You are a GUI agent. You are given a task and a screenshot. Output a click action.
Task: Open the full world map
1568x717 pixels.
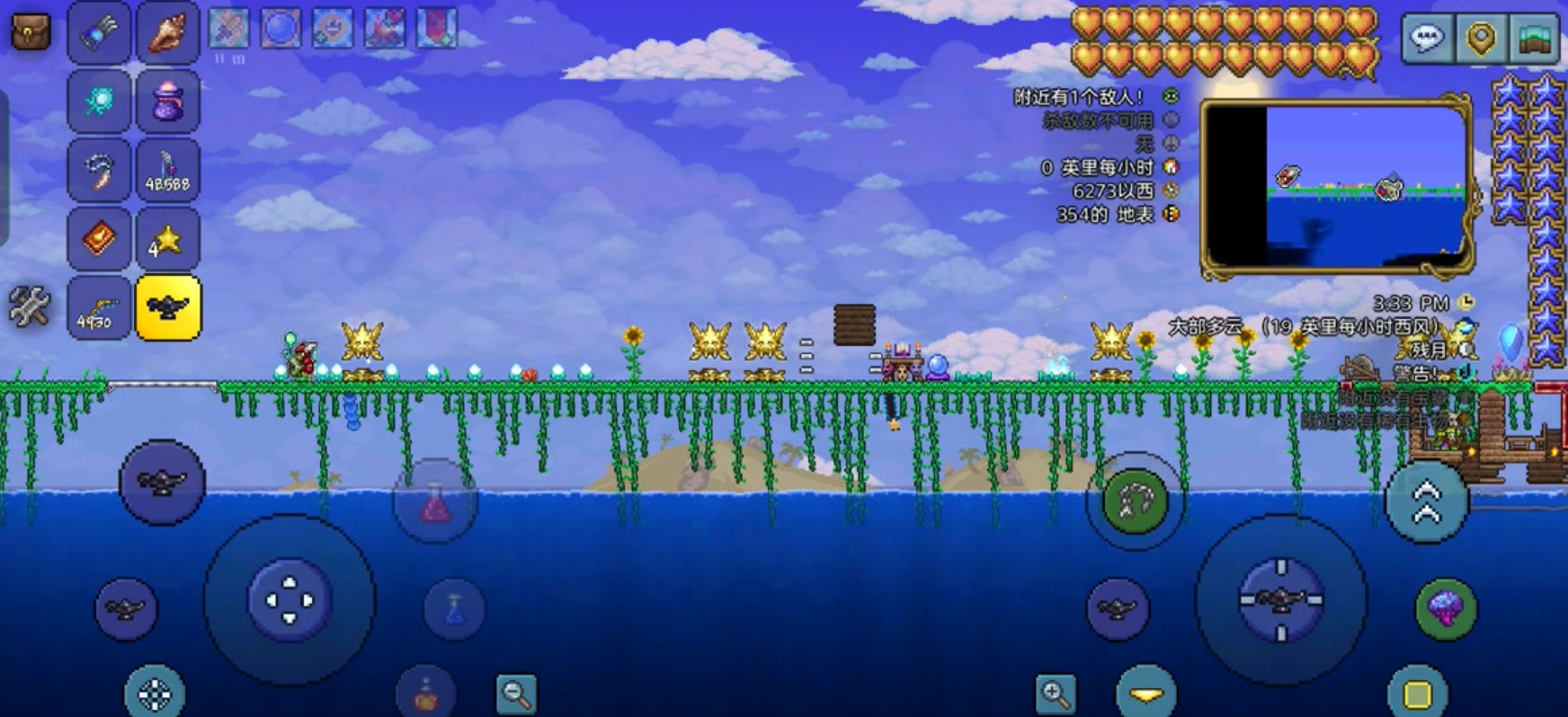point(1533,39)
